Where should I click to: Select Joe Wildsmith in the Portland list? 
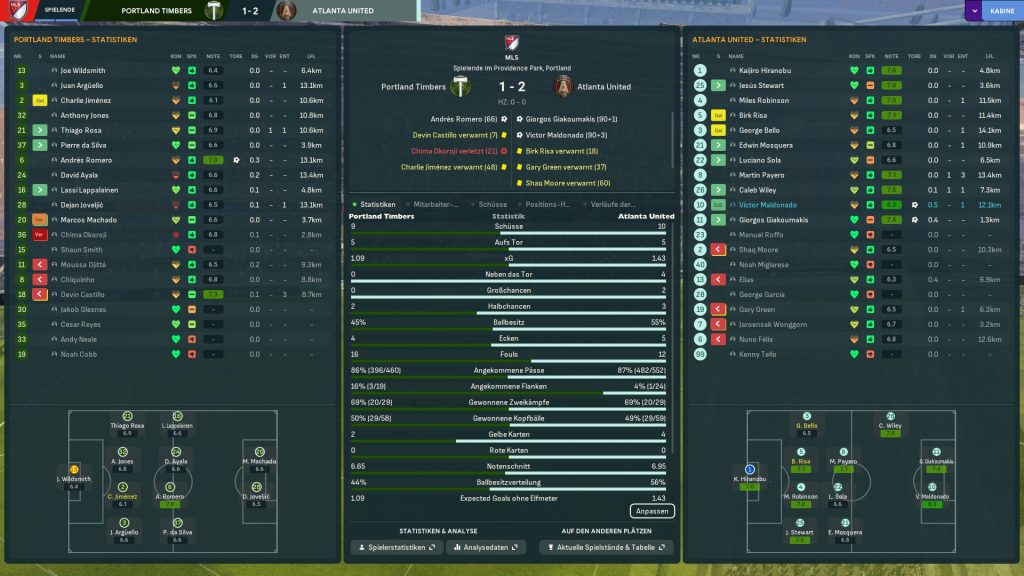[x=82, y=71]
